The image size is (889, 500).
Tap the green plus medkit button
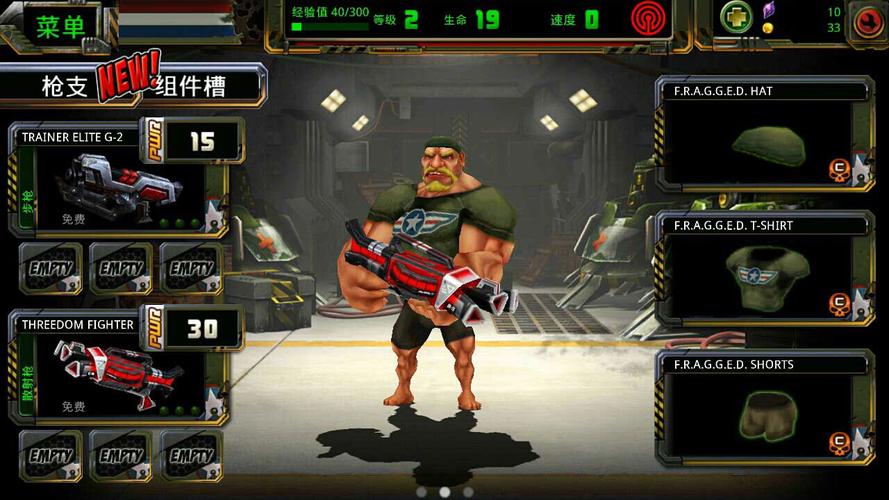pyautogui.click(x=738, y=17)
